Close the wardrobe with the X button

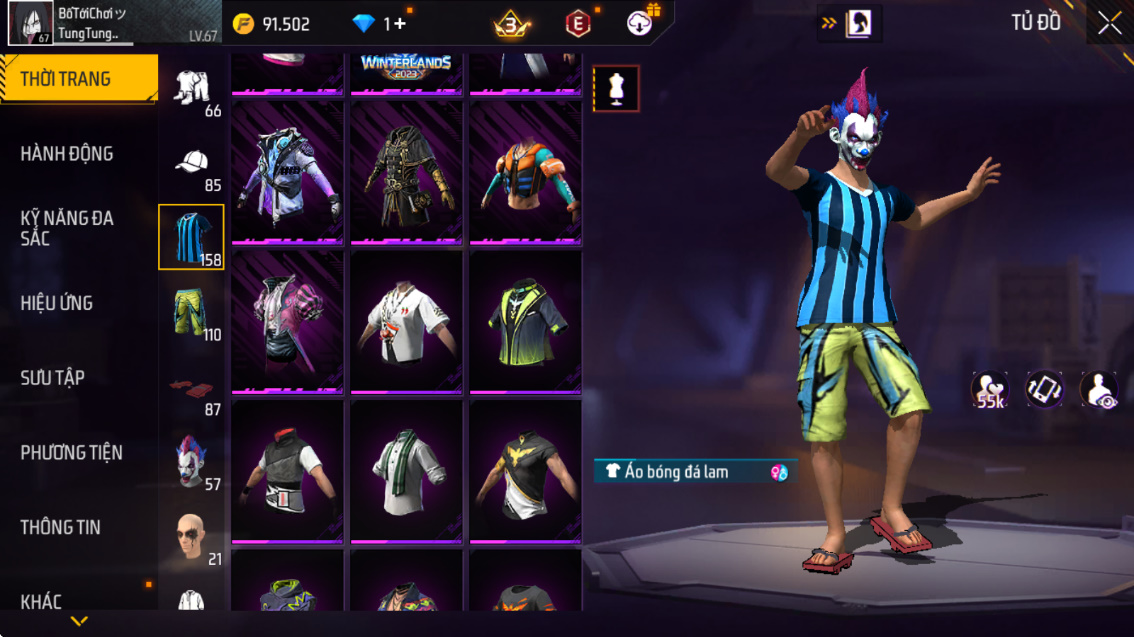(1109, 23)
